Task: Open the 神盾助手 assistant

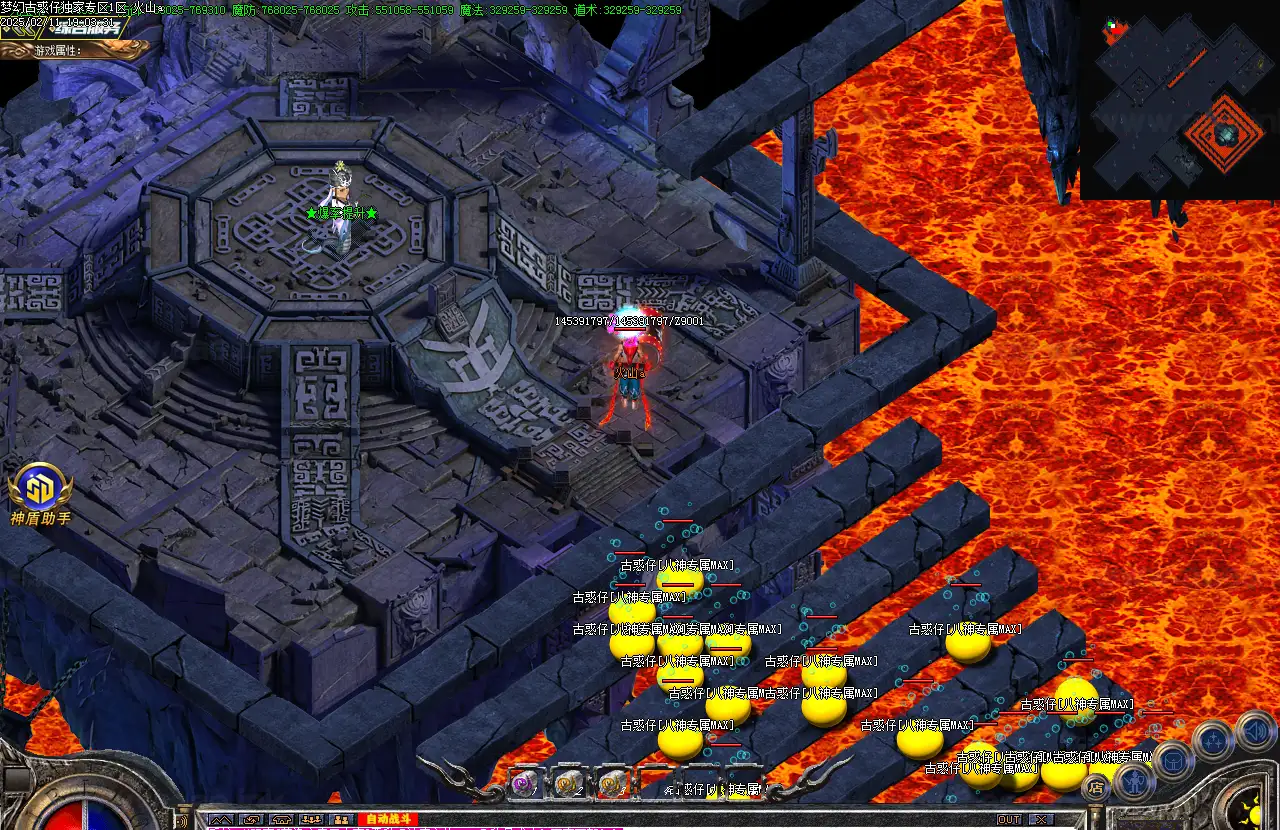Action: click(x=40, y=492)
